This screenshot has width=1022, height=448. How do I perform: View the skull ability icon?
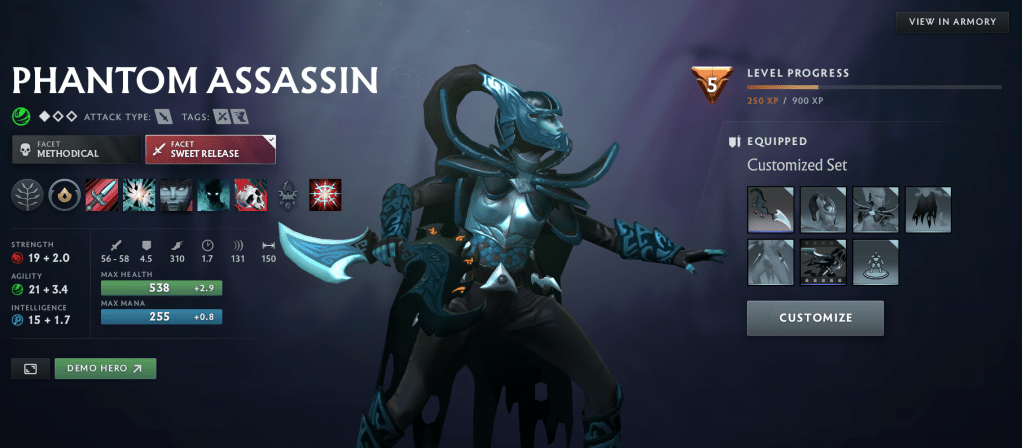[250, 195]
